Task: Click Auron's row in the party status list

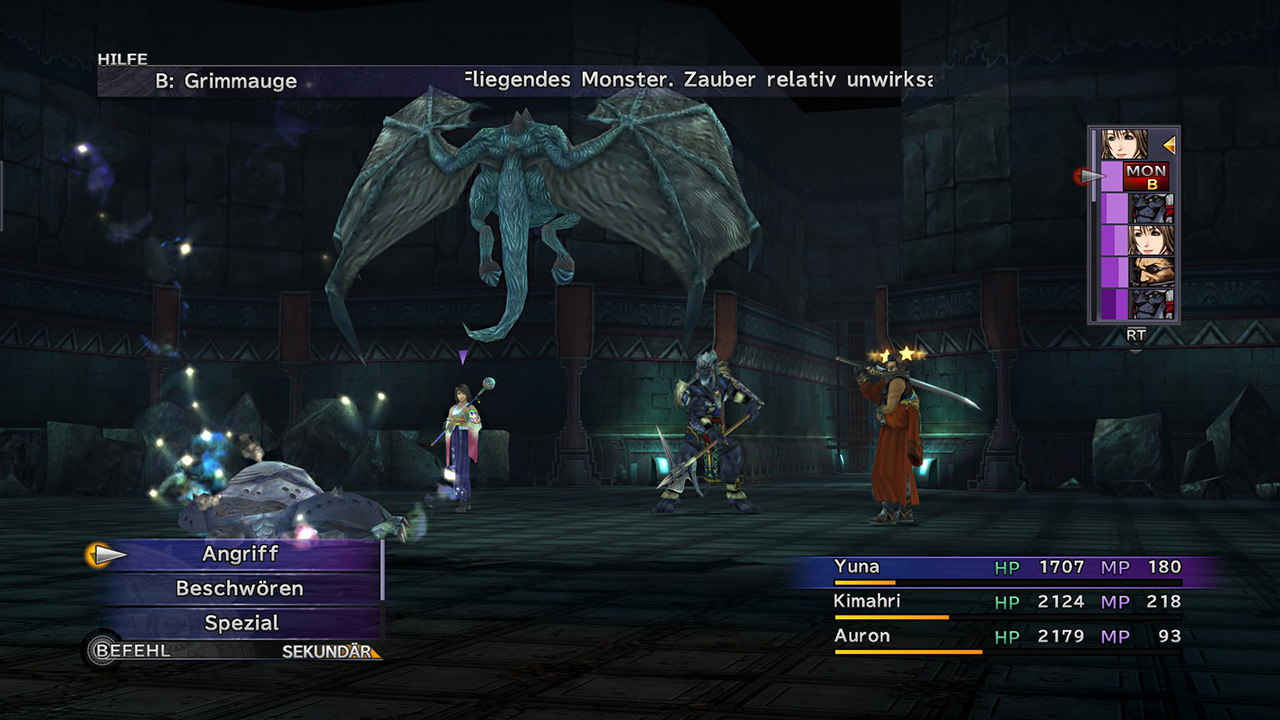Action: coord(1007,637)
